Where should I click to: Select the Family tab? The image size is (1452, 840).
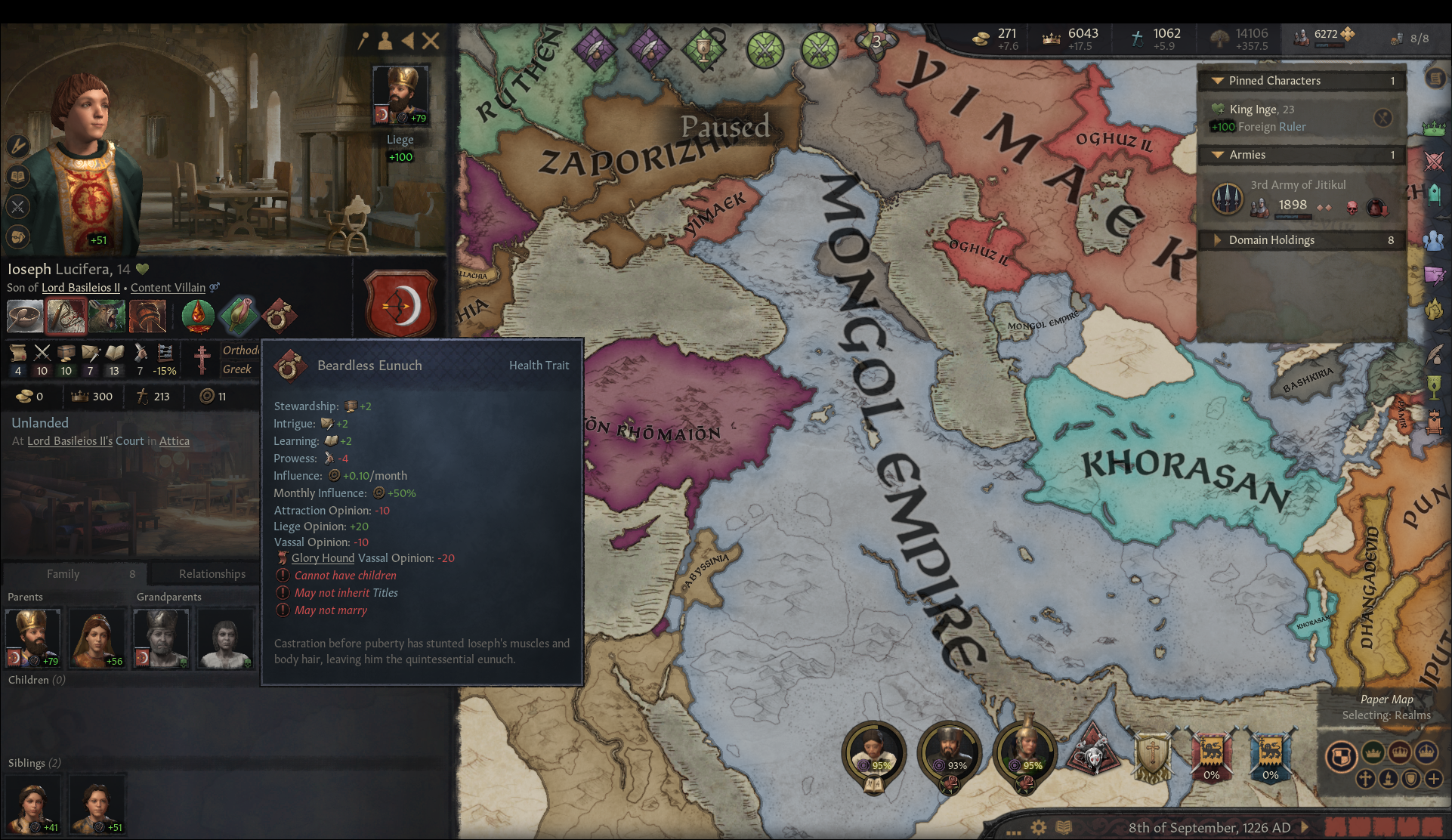click(64, 573)
